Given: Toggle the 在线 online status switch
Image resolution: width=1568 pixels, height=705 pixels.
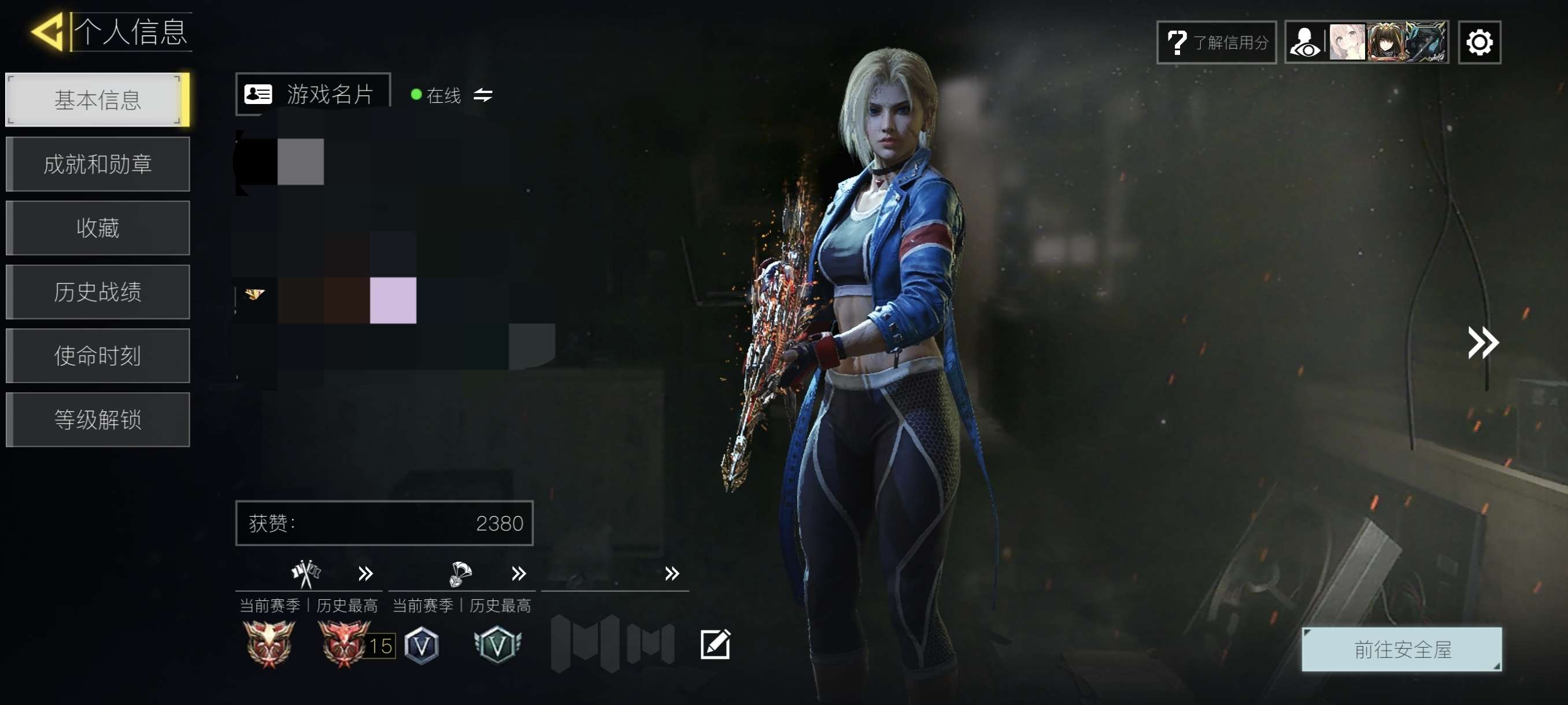Looking at the screenshot, I should point(483,95).
